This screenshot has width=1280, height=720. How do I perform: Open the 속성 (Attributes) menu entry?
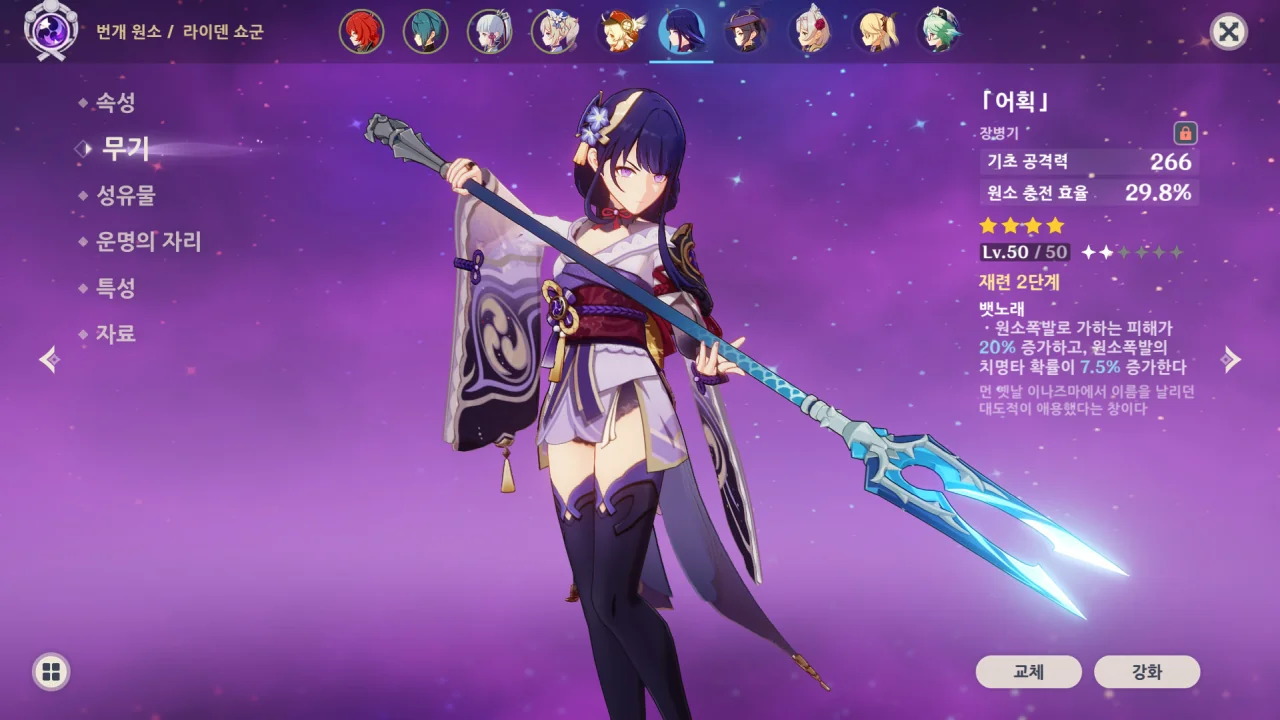115,102
